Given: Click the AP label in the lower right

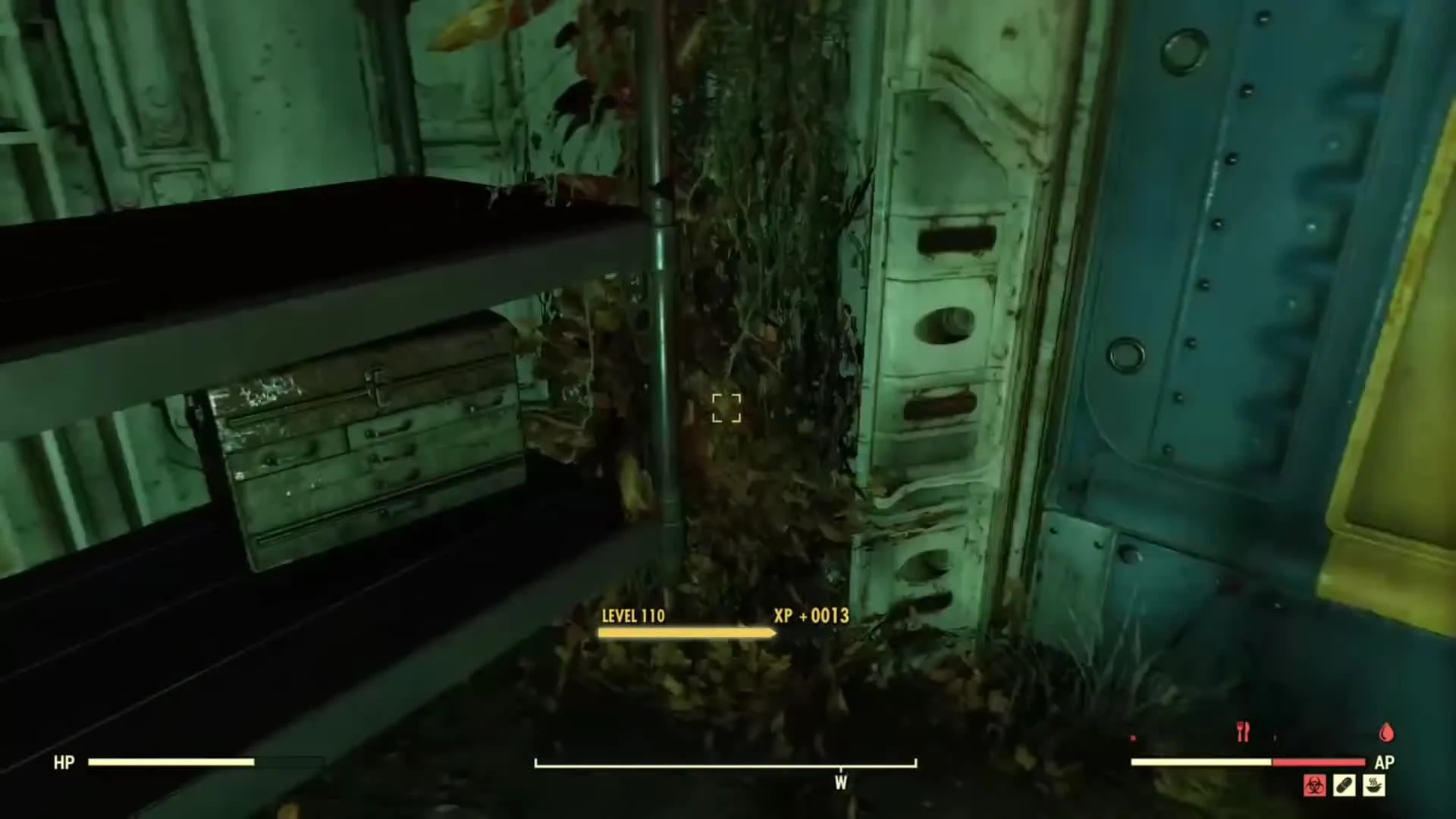Looking at the screenshot, I should 1385,762.
